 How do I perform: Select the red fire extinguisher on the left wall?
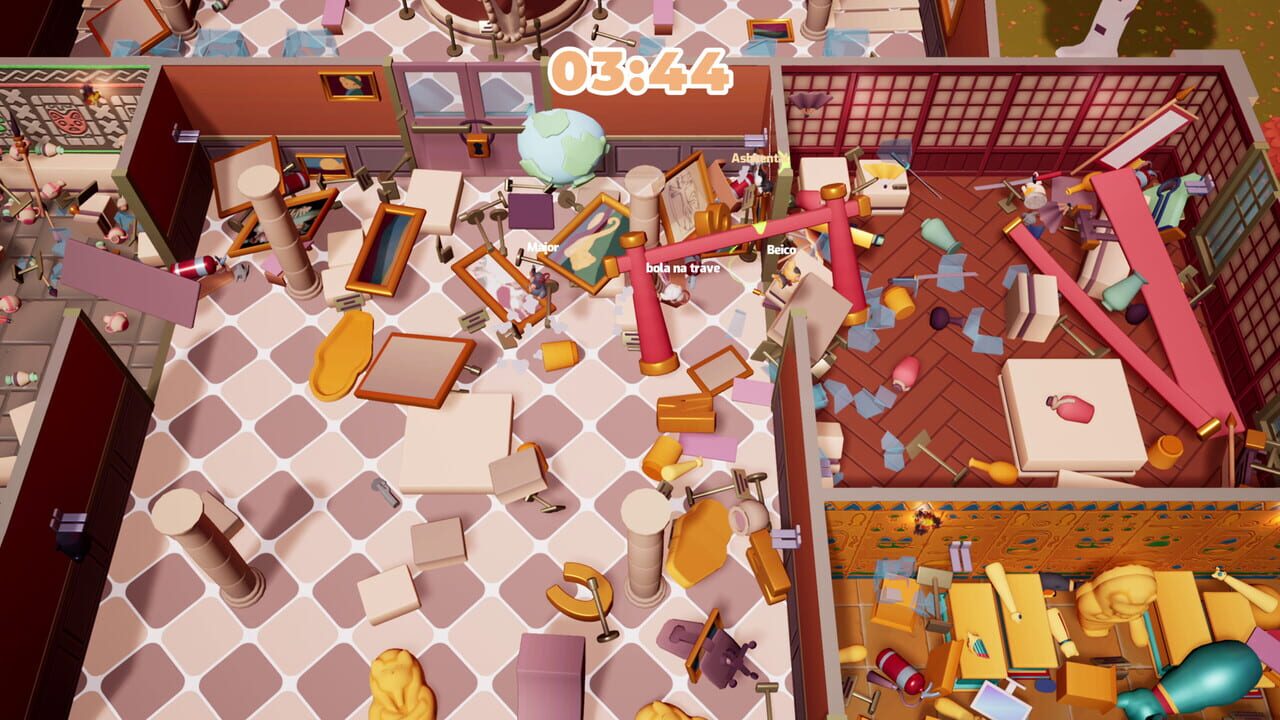(x=195, y=265)
